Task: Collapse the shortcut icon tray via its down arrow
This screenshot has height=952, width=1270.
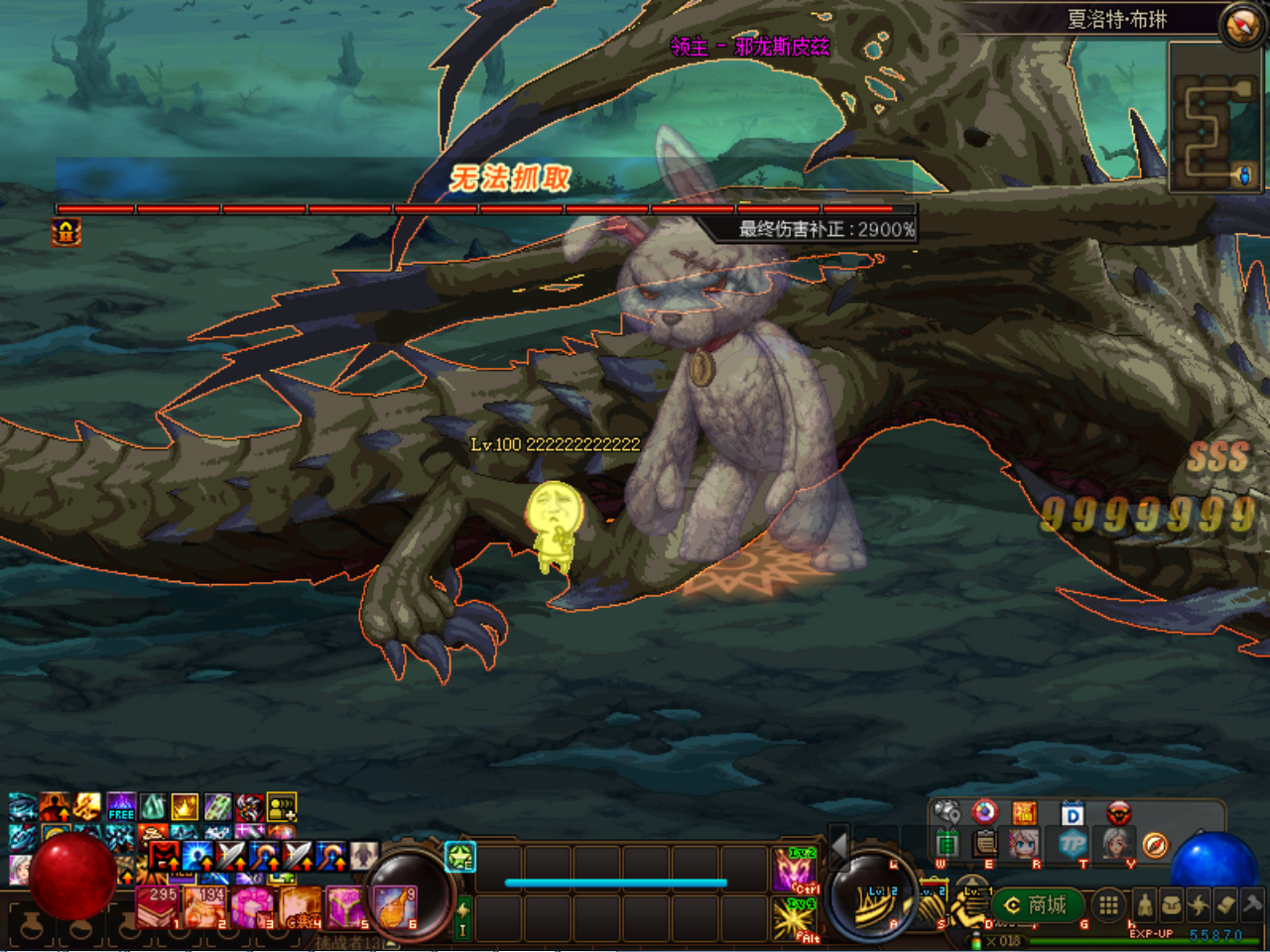Action: tap(971, 865)
